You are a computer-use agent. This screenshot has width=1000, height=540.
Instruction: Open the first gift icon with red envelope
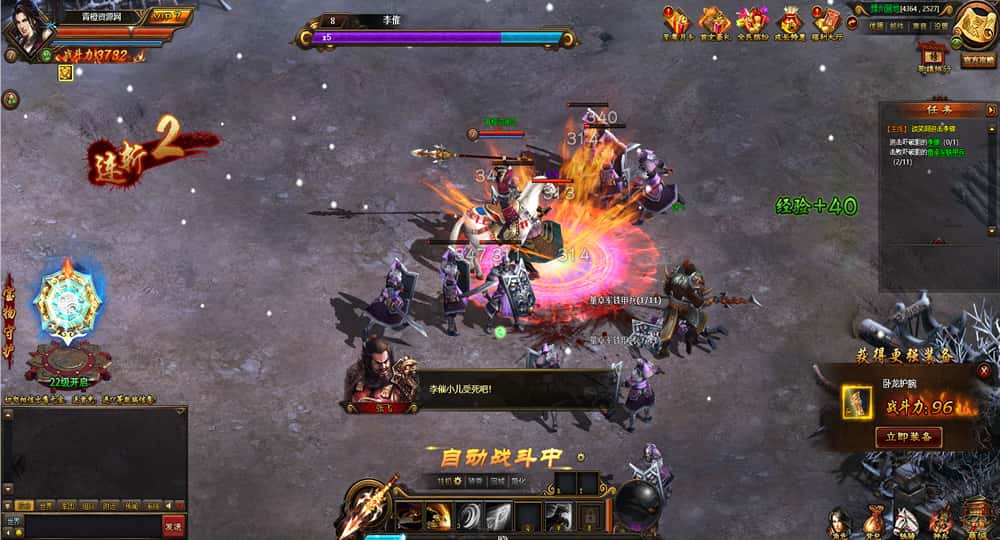[677, 22]
